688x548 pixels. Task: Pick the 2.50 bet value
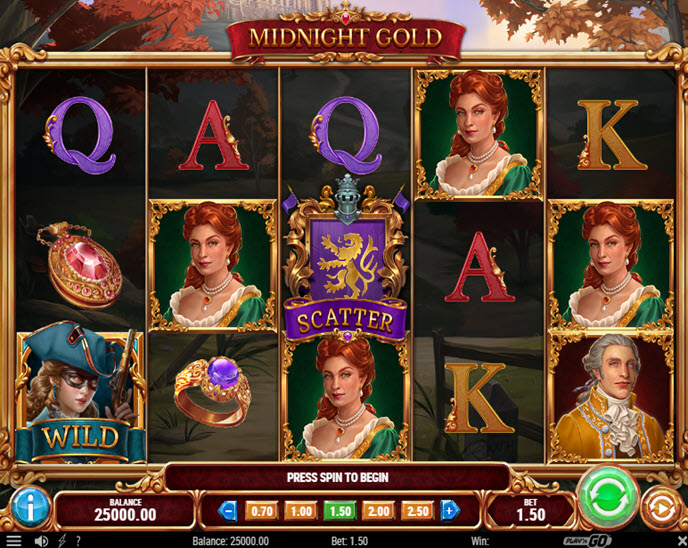pyautogui.click(x=417, y=510)
